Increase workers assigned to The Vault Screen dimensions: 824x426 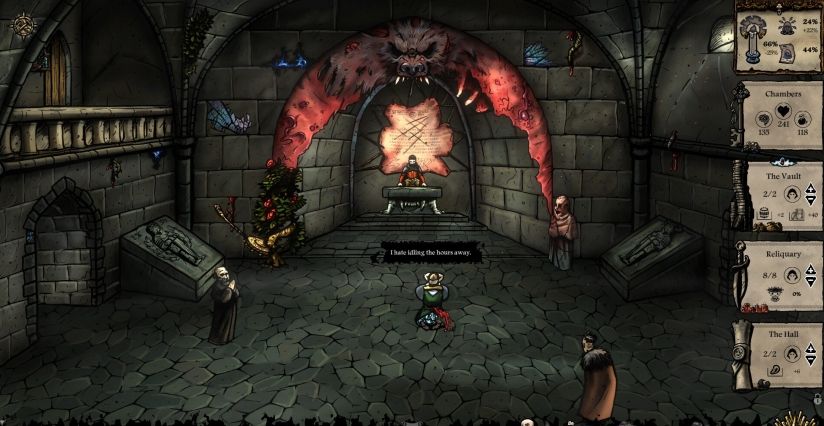812,190
